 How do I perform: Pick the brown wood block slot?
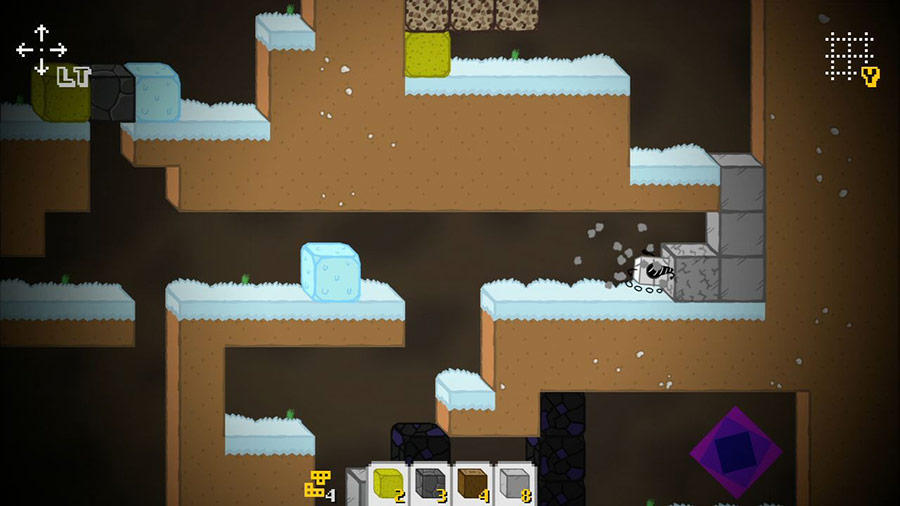[474, 484]
